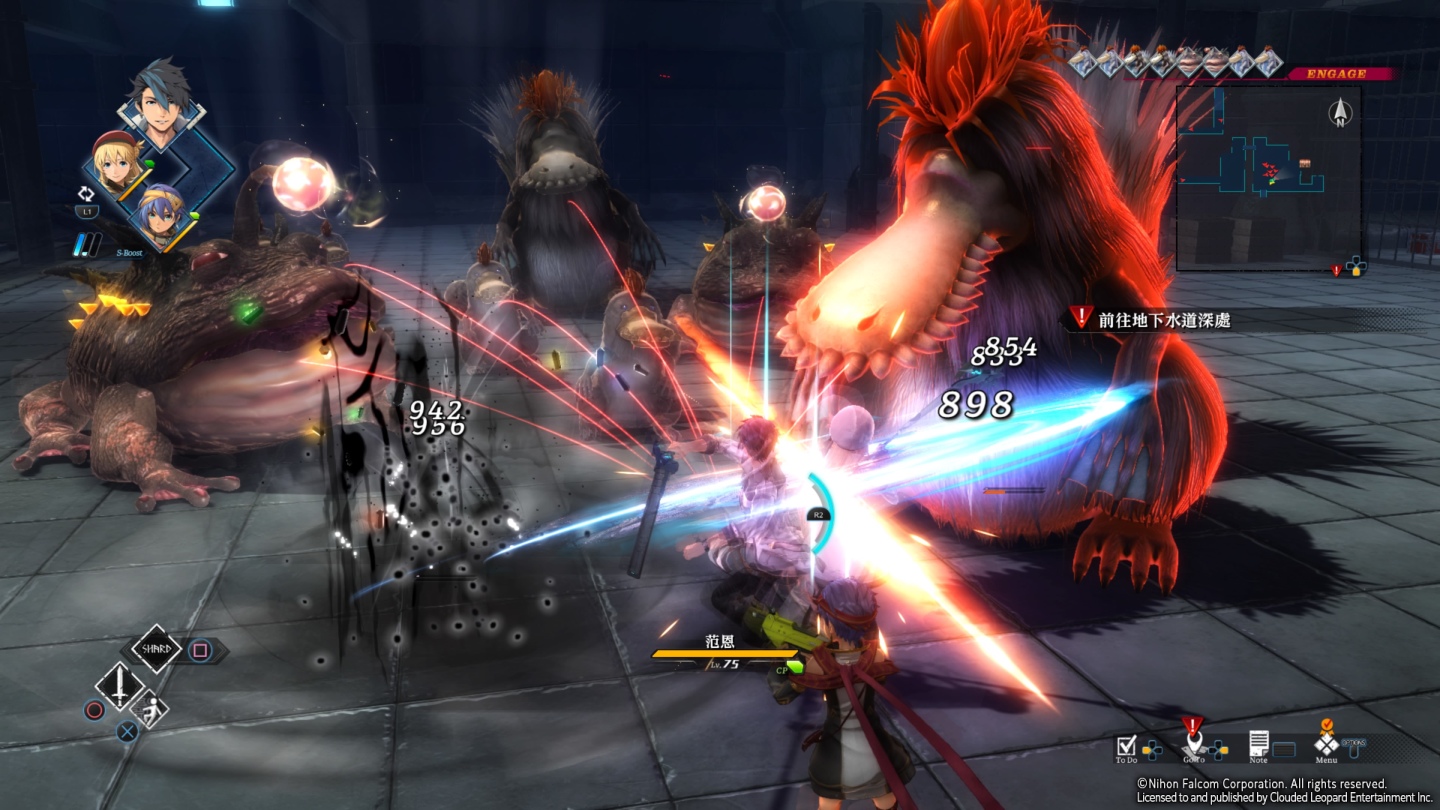This screenshot has width=1440, height=810.
Task: Click the character swap arrows icon
Action: coord(86,196)
